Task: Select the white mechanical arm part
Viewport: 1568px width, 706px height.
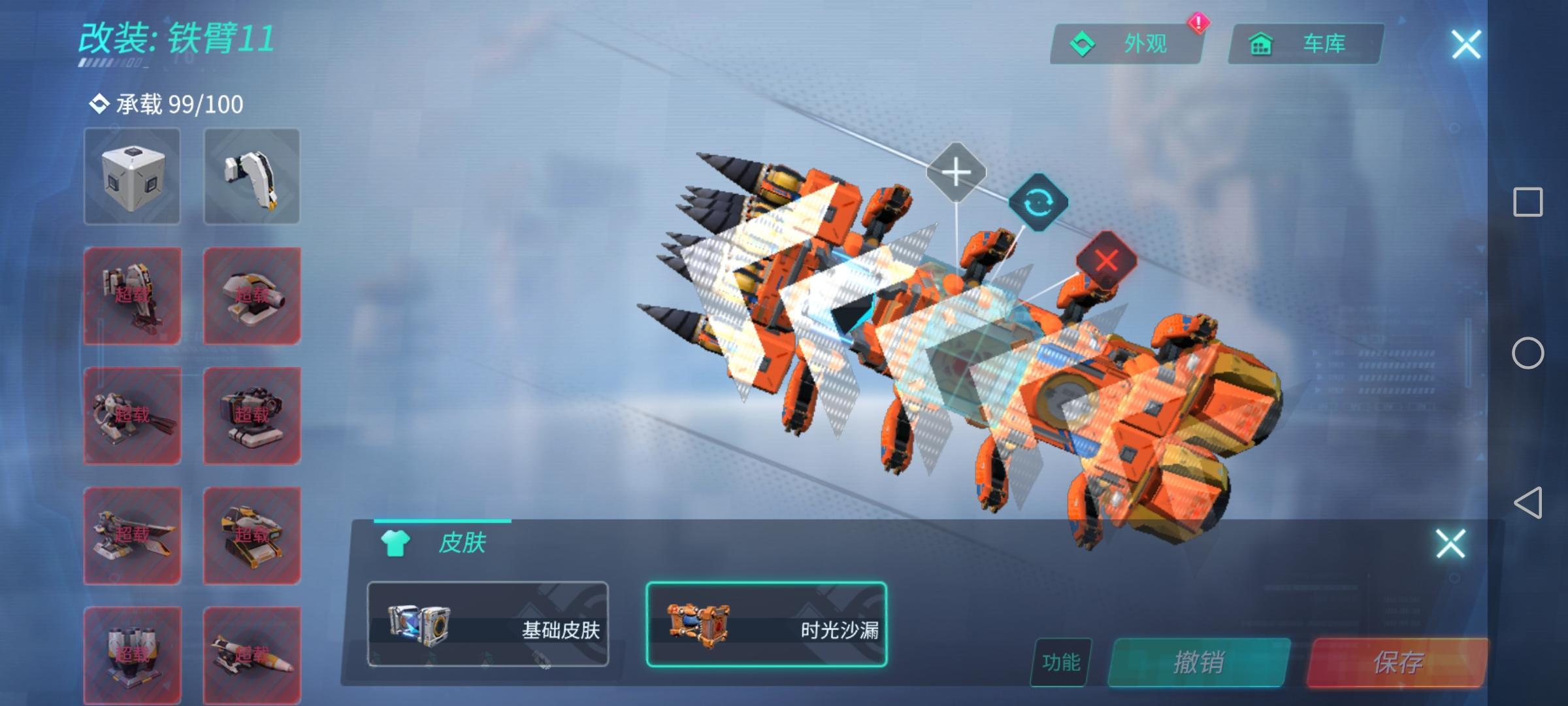Action: (252, 176)
